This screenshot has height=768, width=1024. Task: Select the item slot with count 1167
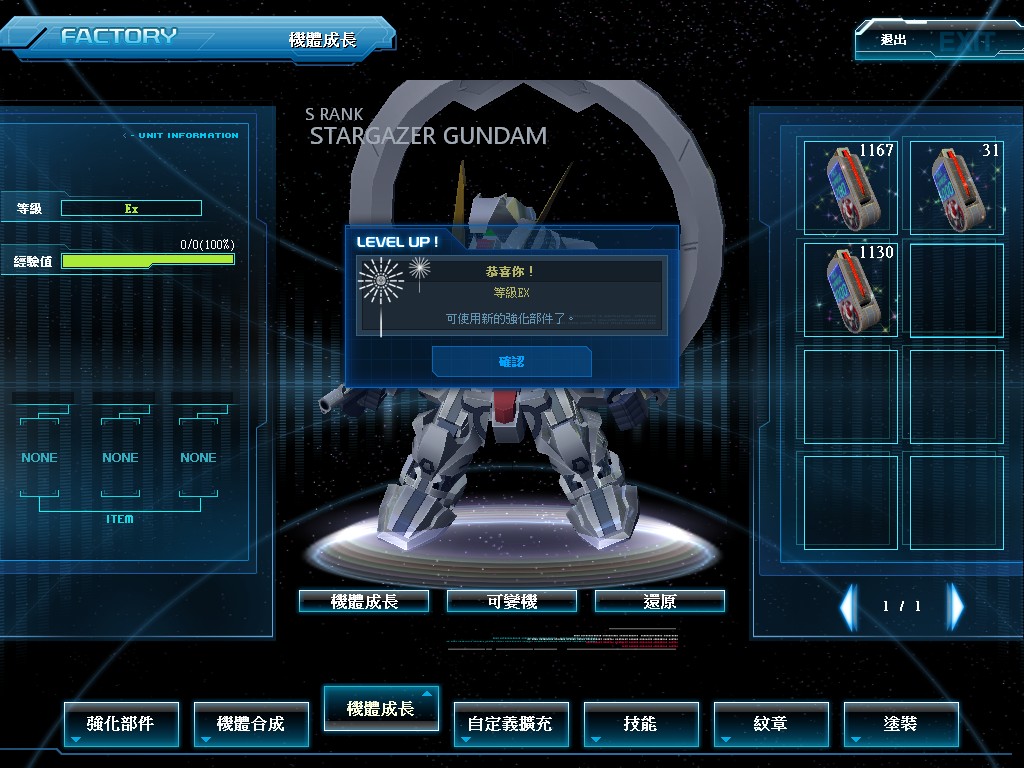coord(851,187)
